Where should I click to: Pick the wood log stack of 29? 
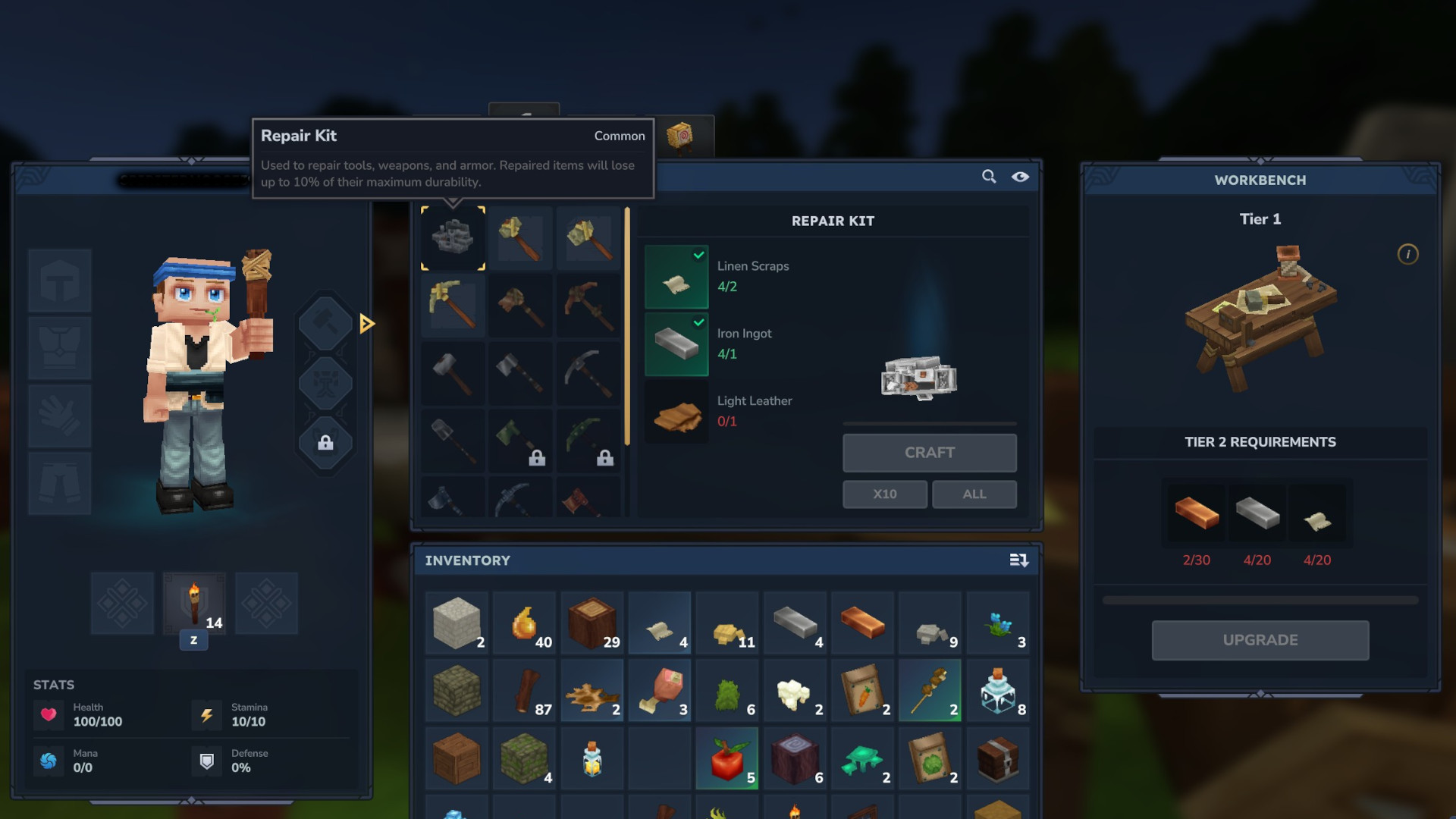[592, 623]
